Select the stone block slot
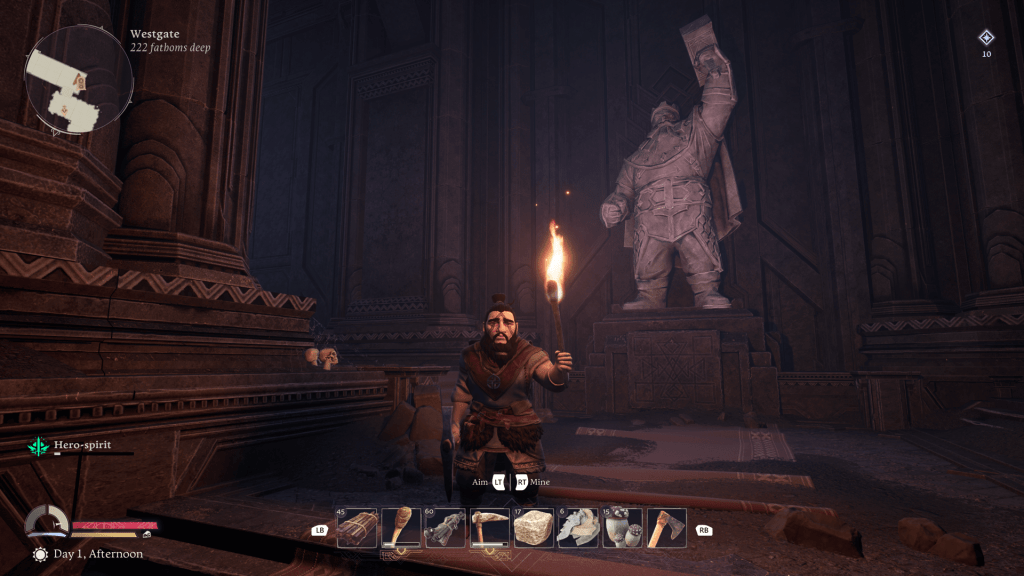The height and width of the screenshot is (576, 1024). tap(534, 528)
